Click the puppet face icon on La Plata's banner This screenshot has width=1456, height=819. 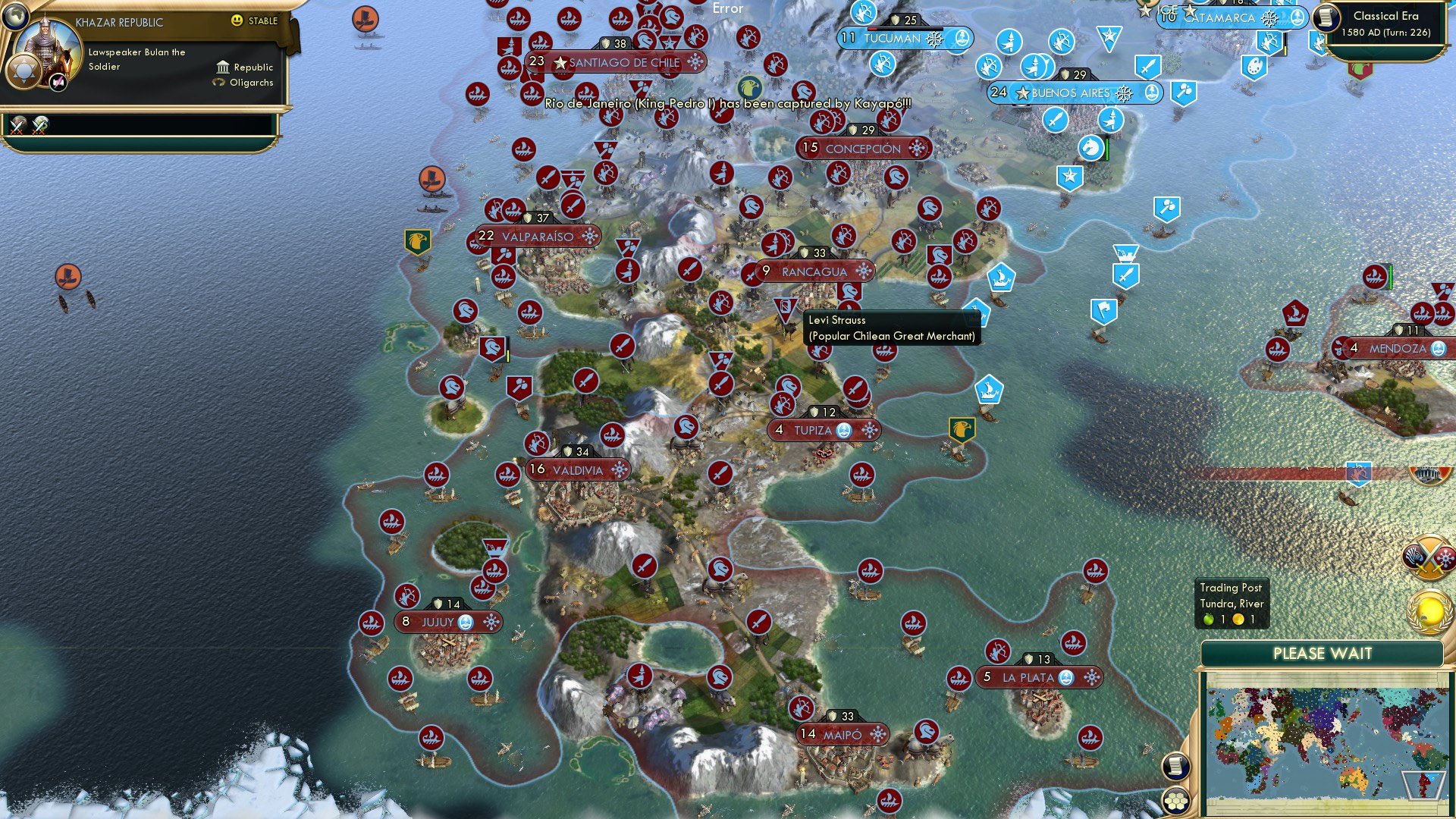[1066, 679]
